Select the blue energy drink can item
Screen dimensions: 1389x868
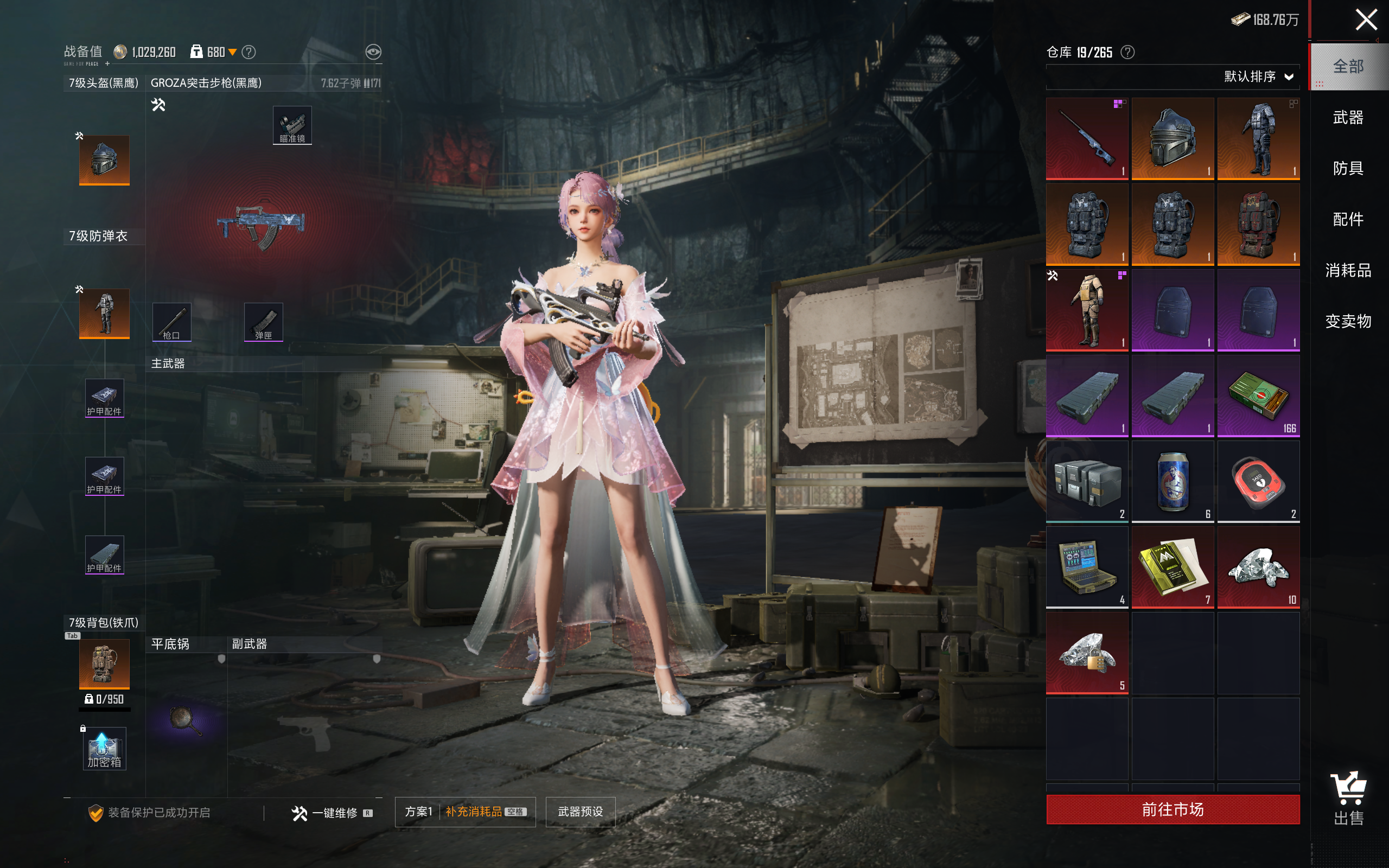pos(1172,481)
